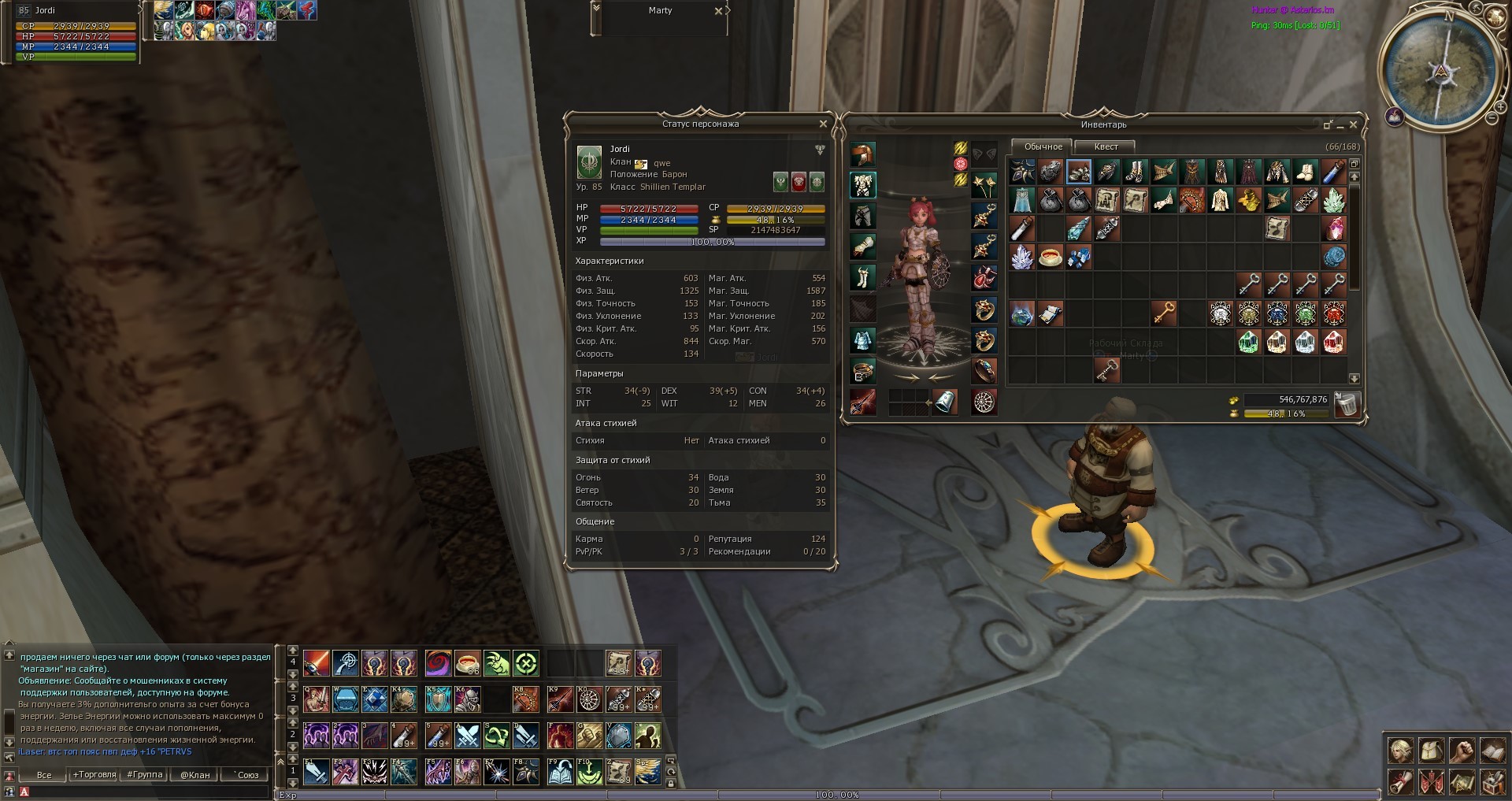
Task: Close the Marty target window
Action: pyautogui.click(x=718, y=11)
